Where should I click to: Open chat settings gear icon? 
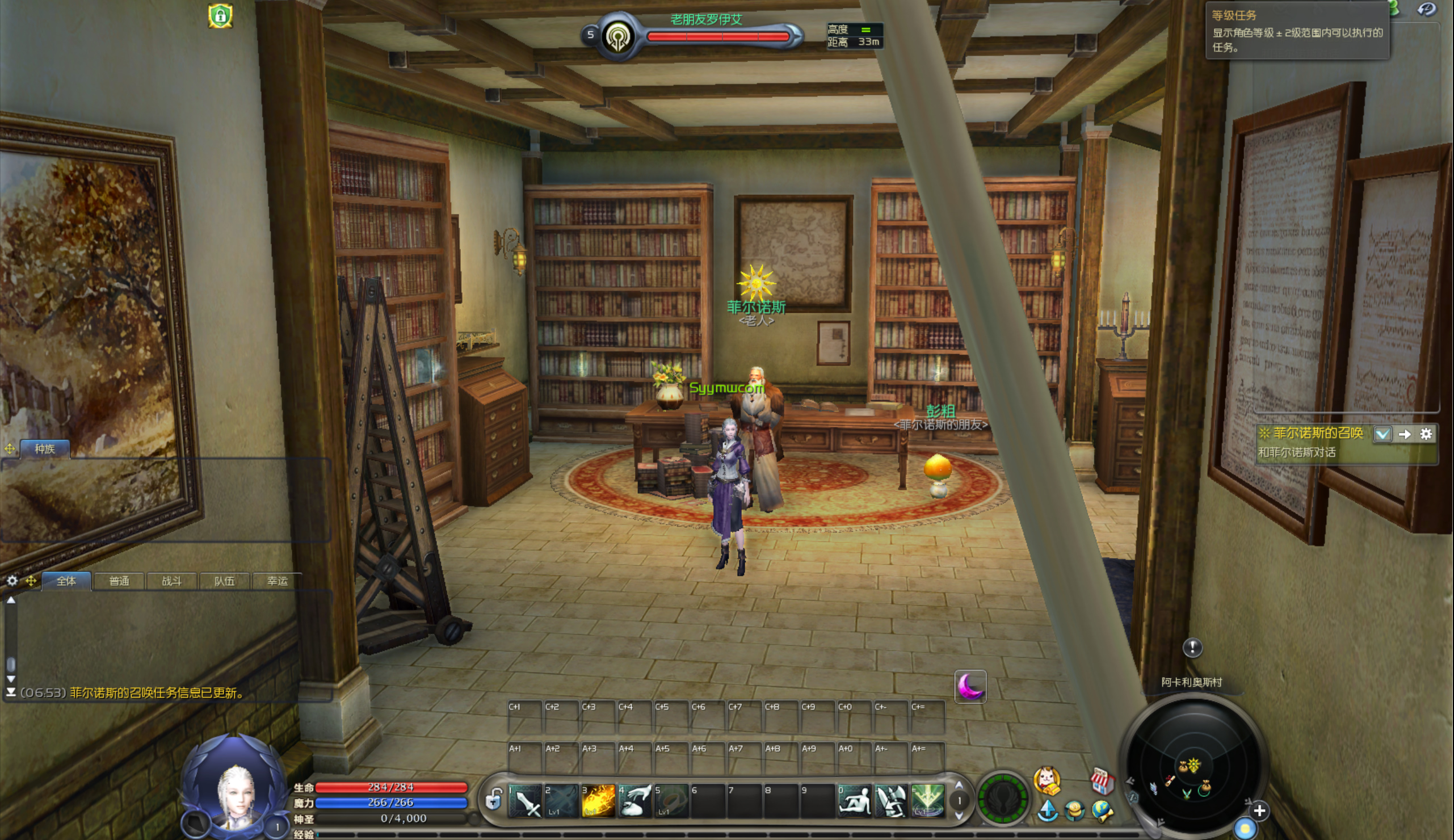click(x=12, y=581)
